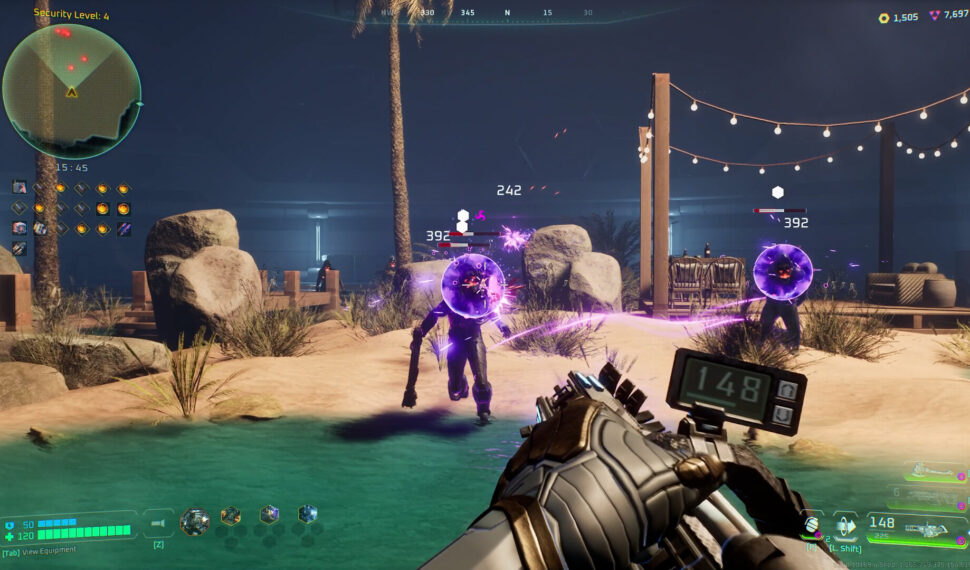Click the circular radar minimap
Screen dimensions: 970x570
pos(71,91)
